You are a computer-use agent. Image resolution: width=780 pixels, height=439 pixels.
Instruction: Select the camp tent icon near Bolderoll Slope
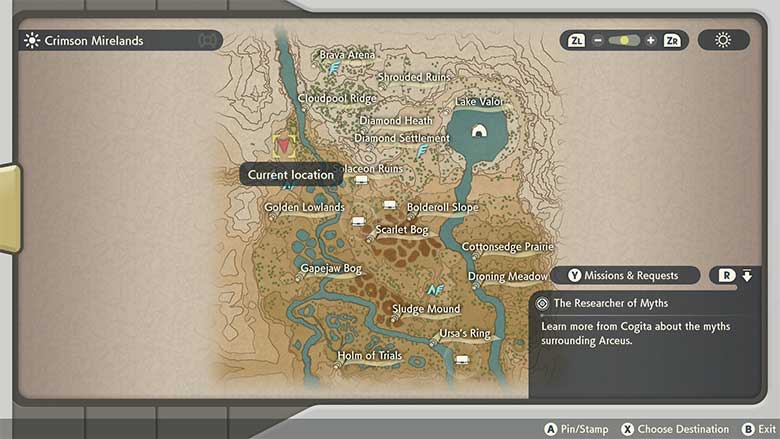(x=390, y=205)
